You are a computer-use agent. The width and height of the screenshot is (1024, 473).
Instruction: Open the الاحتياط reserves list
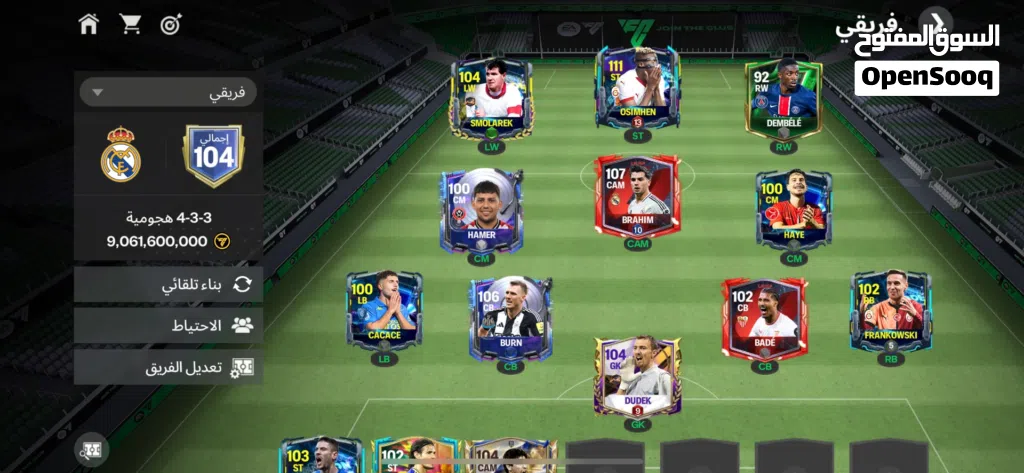coord(168,325)
